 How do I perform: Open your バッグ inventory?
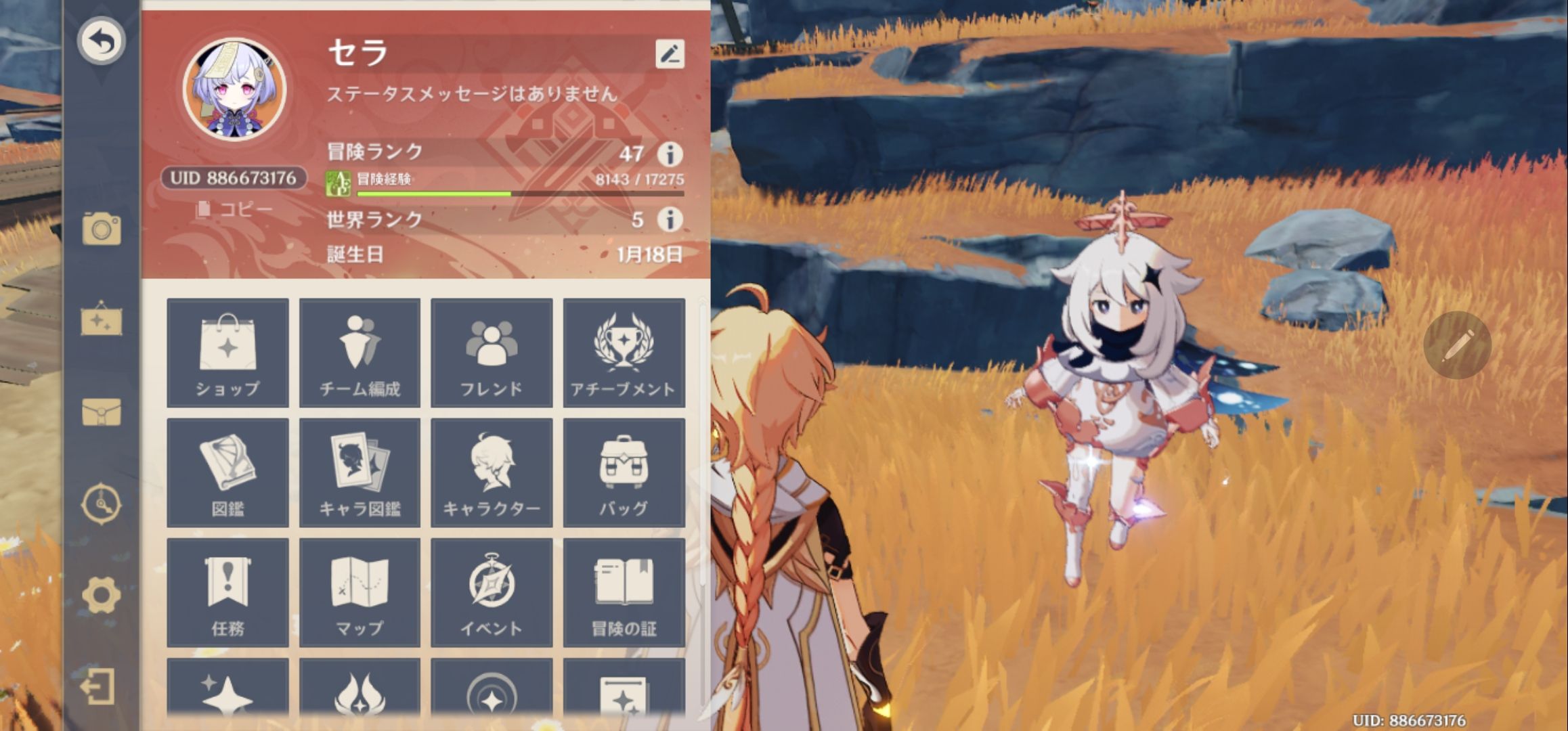pos(624,472)
